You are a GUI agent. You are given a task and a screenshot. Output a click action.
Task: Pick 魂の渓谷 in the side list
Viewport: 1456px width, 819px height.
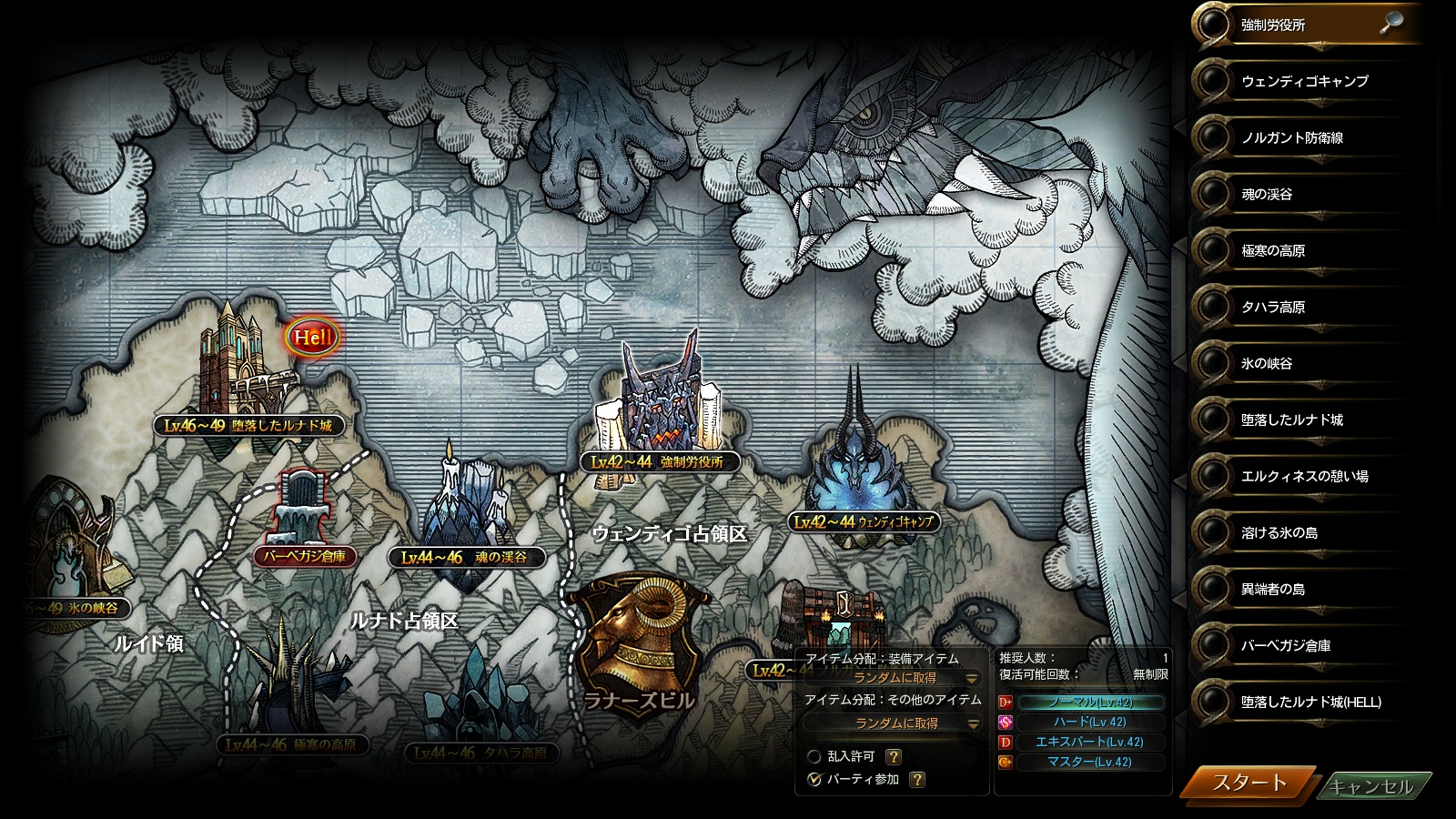1267,195
